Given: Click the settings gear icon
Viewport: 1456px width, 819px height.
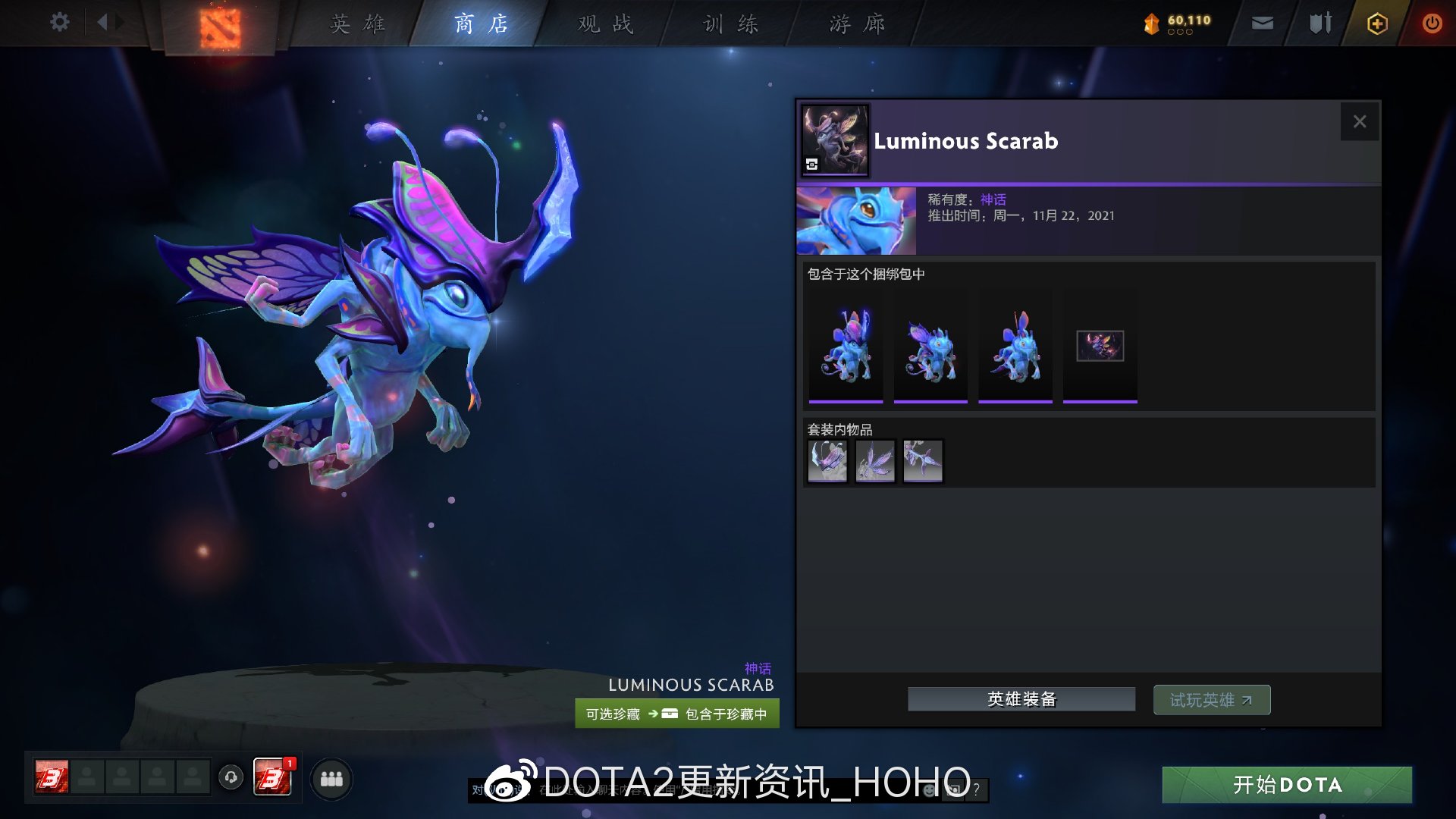Looking at the screenshot, I should pyautogui.click(x=59, y=21).
